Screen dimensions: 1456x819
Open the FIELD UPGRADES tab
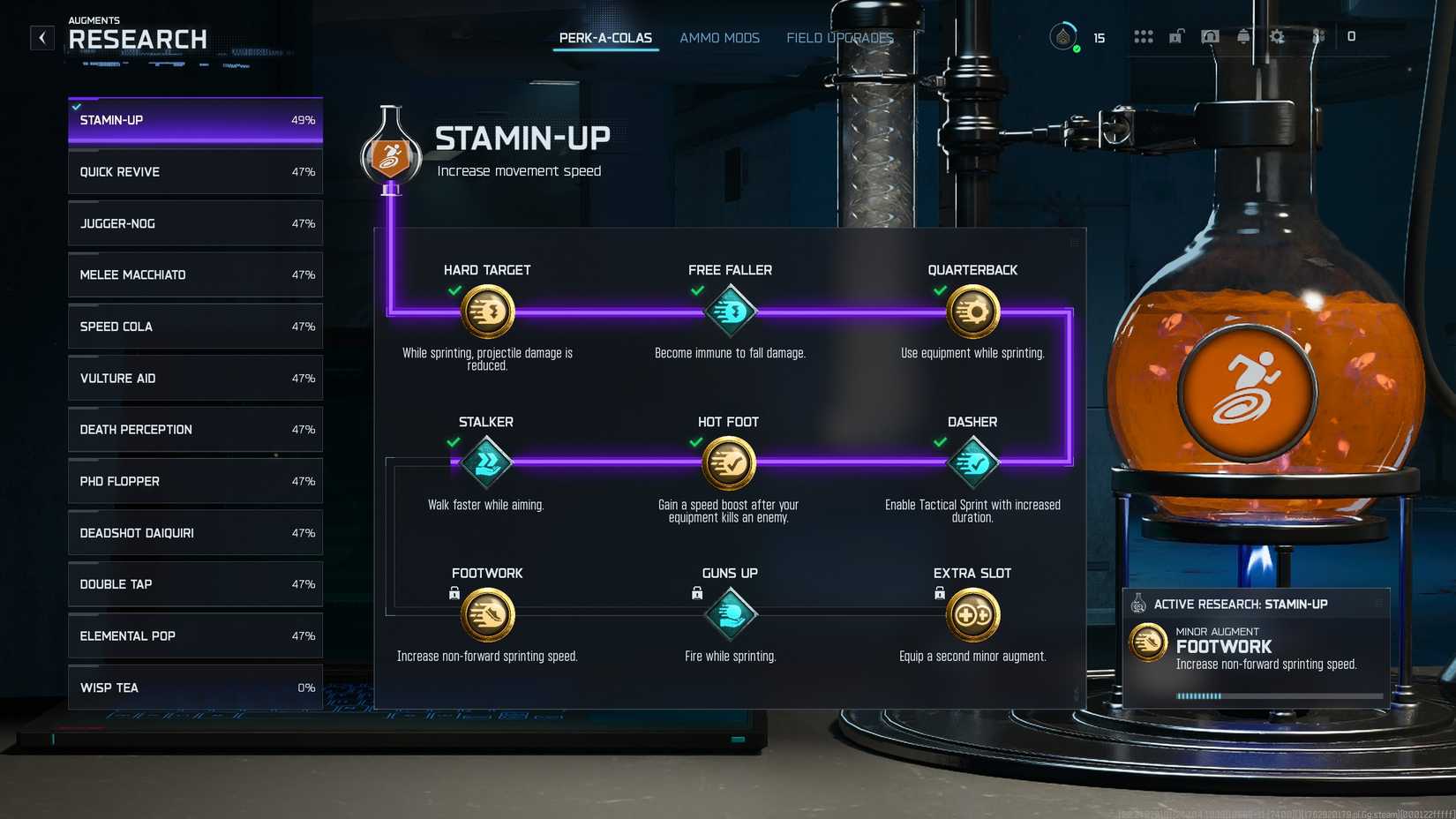pyautogui.click(x=839, y=37)
